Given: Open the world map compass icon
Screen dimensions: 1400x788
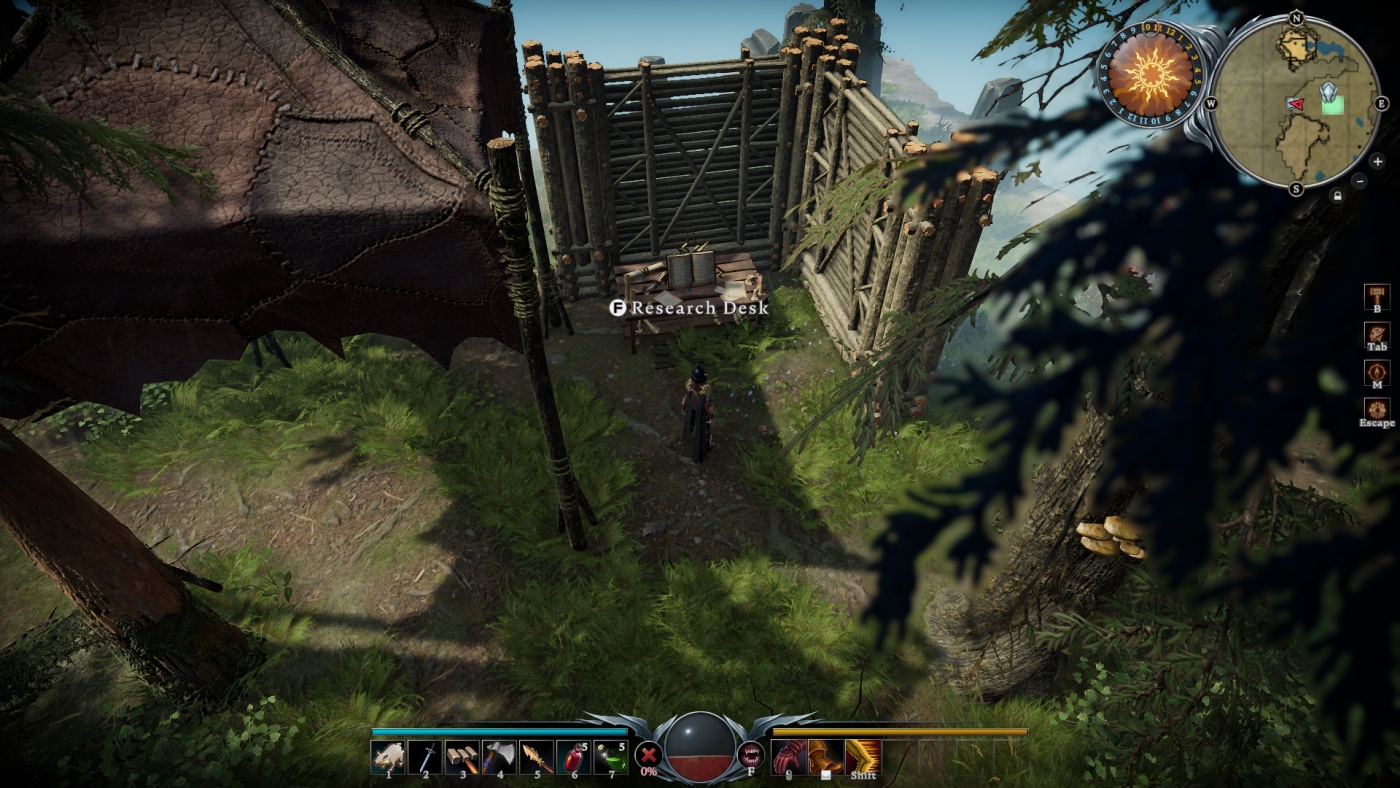Looking at the screenshot, I should (x=1377, y=372).
